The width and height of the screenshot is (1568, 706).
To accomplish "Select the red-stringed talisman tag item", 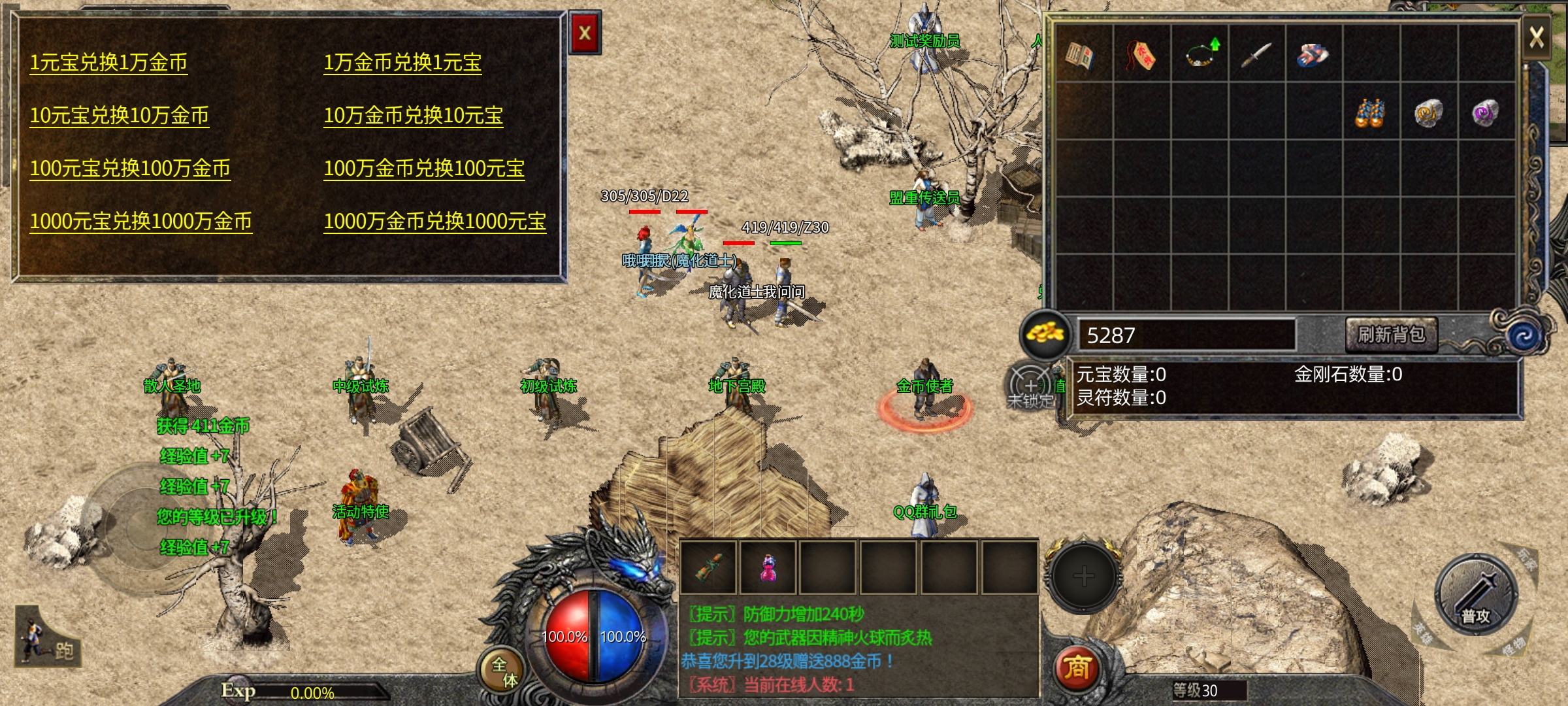I will (x=1140, y=55).
